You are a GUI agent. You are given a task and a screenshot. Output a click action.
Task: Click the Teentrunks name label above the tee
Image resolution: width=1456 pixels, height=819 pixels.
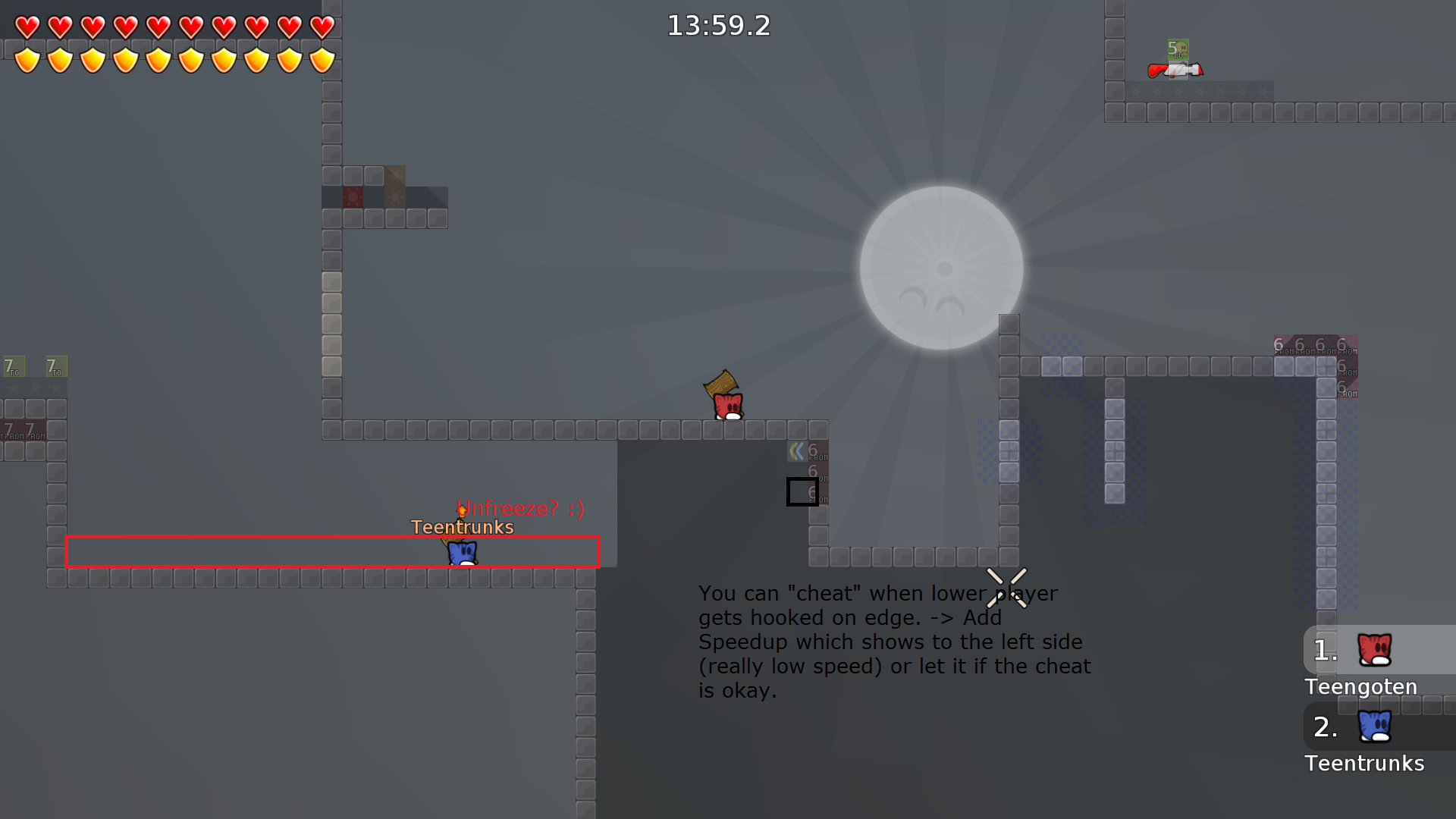[x=463, y=527]
